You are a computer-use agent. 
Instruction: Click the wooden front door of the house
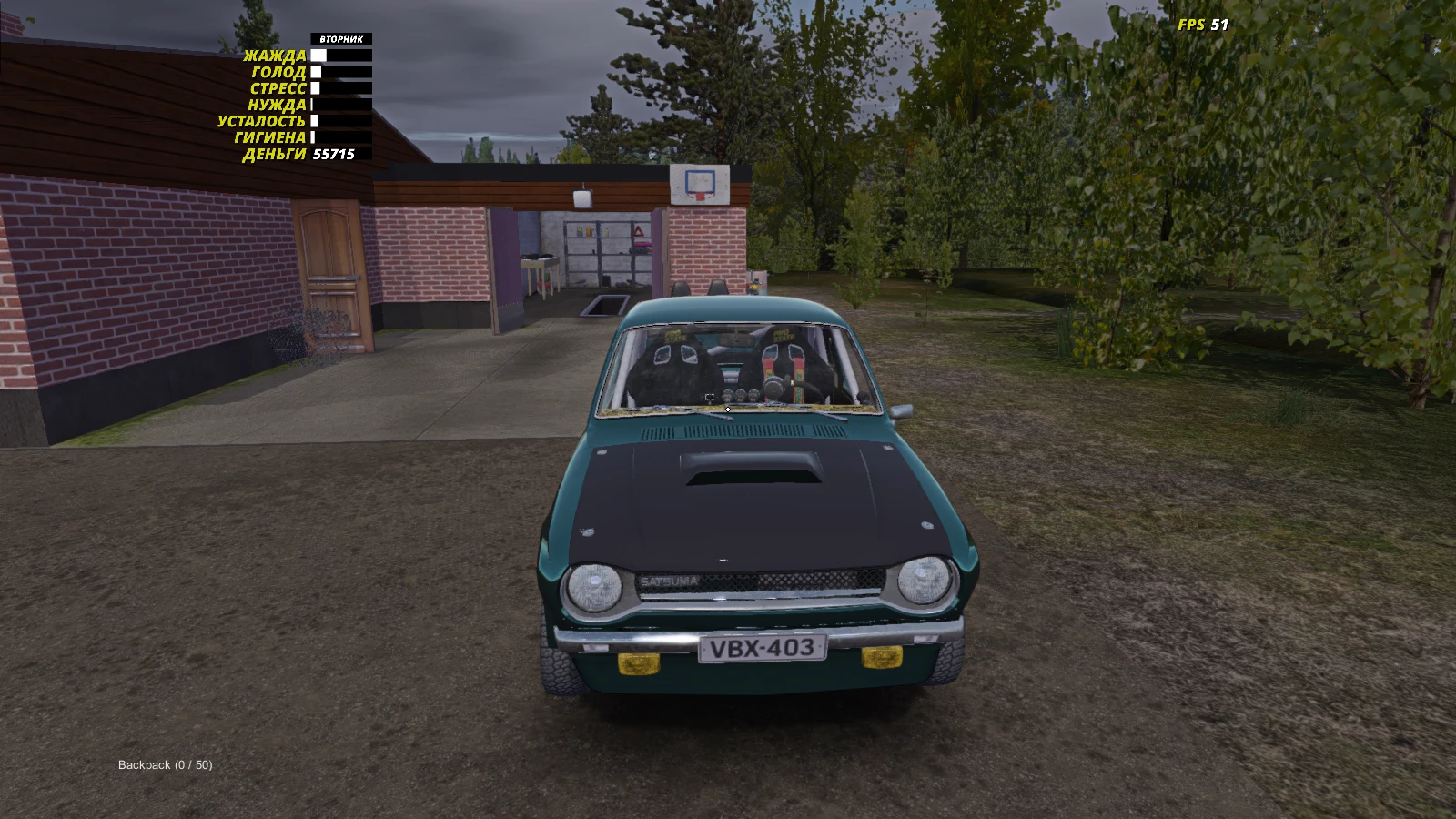[329, 273]
